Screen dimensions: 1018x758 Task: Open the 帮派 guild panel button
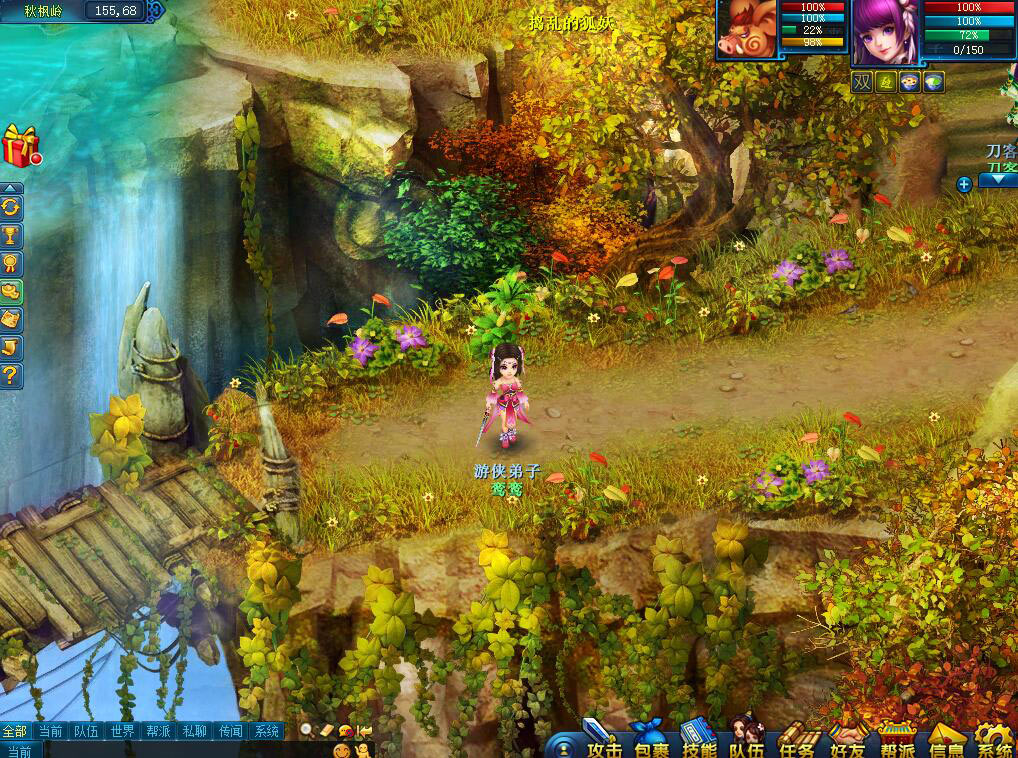click(x=897, y=741)
